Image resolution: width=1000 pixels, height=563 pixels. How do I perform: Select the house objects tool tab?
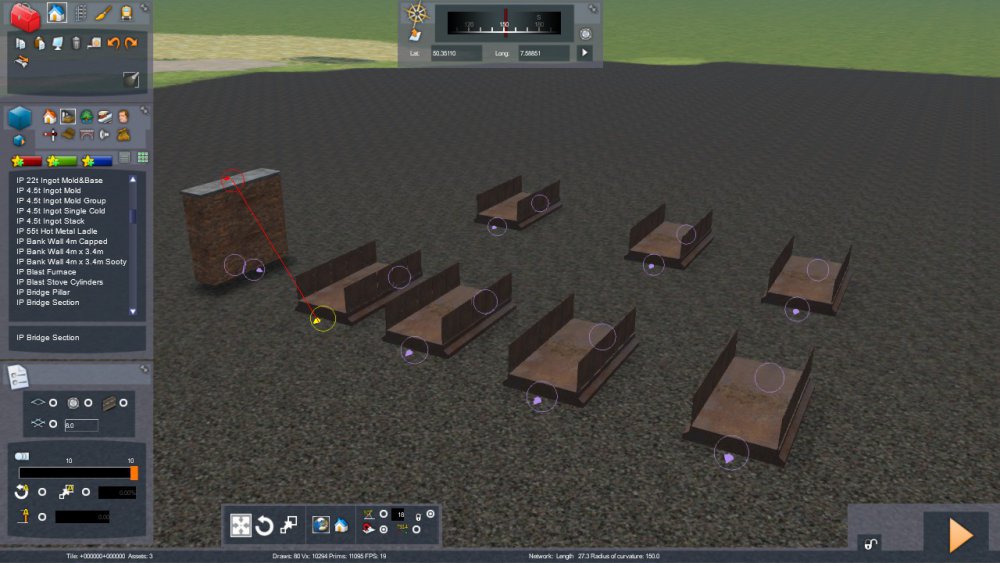point(56,13)
